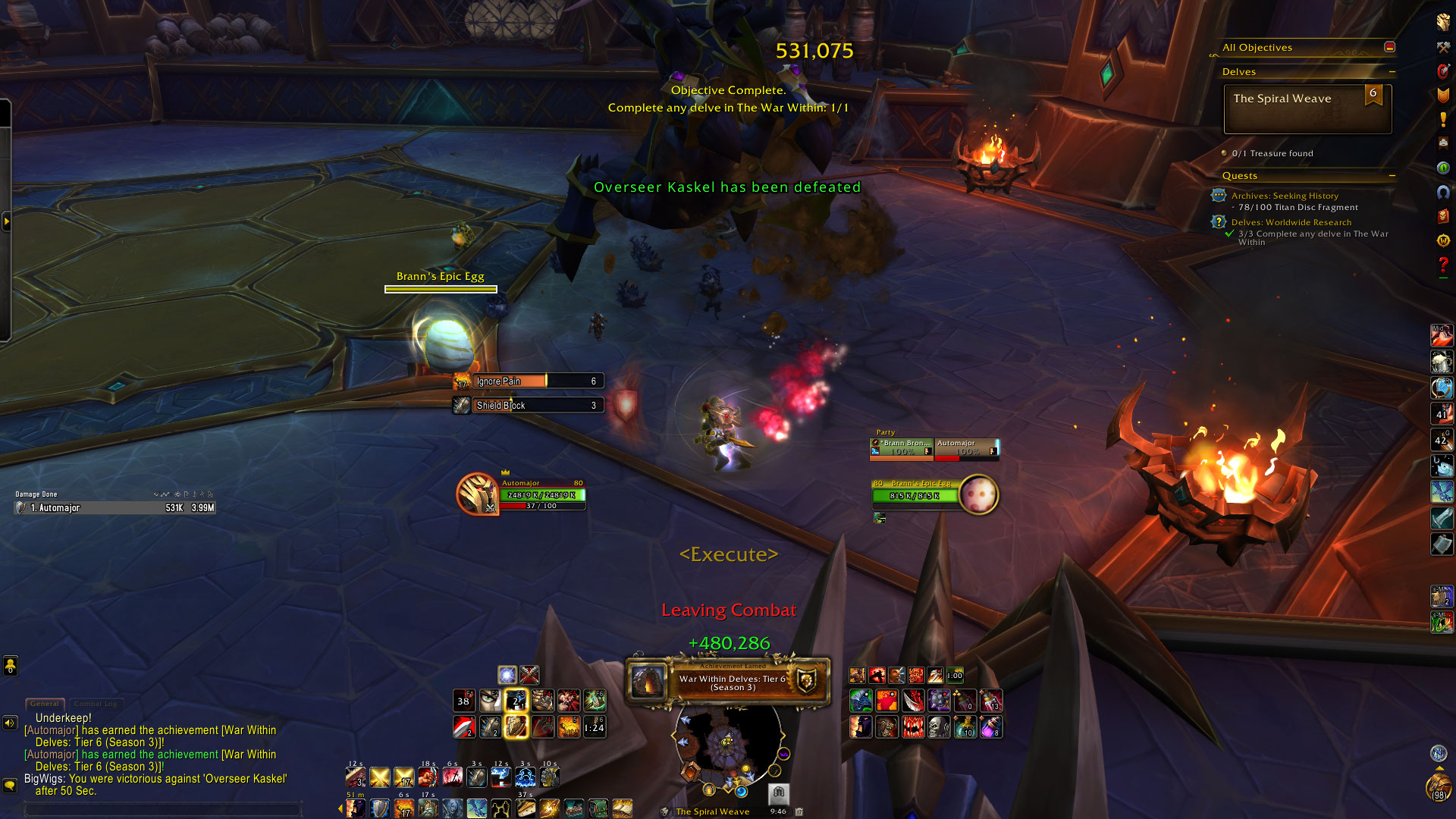Use the purple potion flask with count 8
The image size is (1456, 819).
click(x=991, y=727)
